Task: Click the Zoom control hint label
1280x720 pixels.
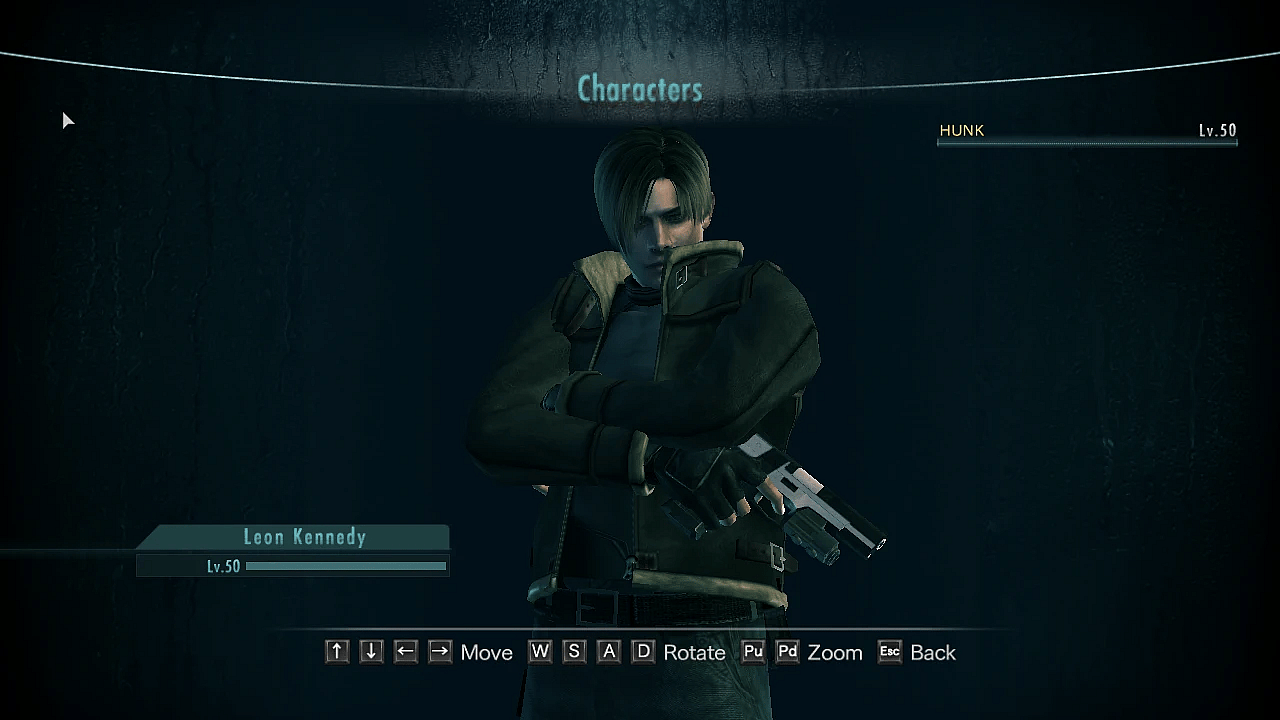Action: 835,652
